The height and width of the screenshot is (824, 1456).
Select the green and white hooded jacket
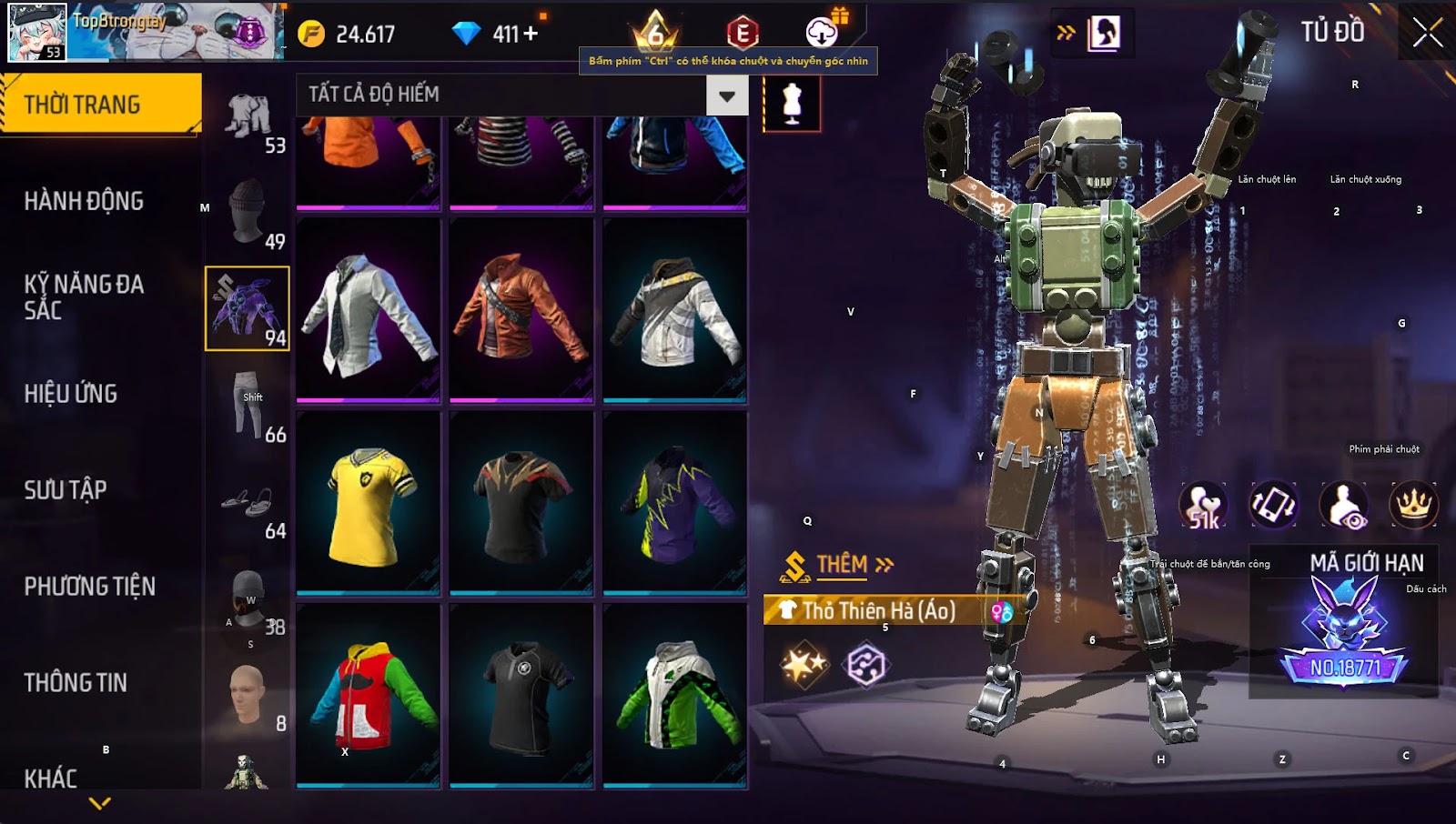[x=675, y=696]
